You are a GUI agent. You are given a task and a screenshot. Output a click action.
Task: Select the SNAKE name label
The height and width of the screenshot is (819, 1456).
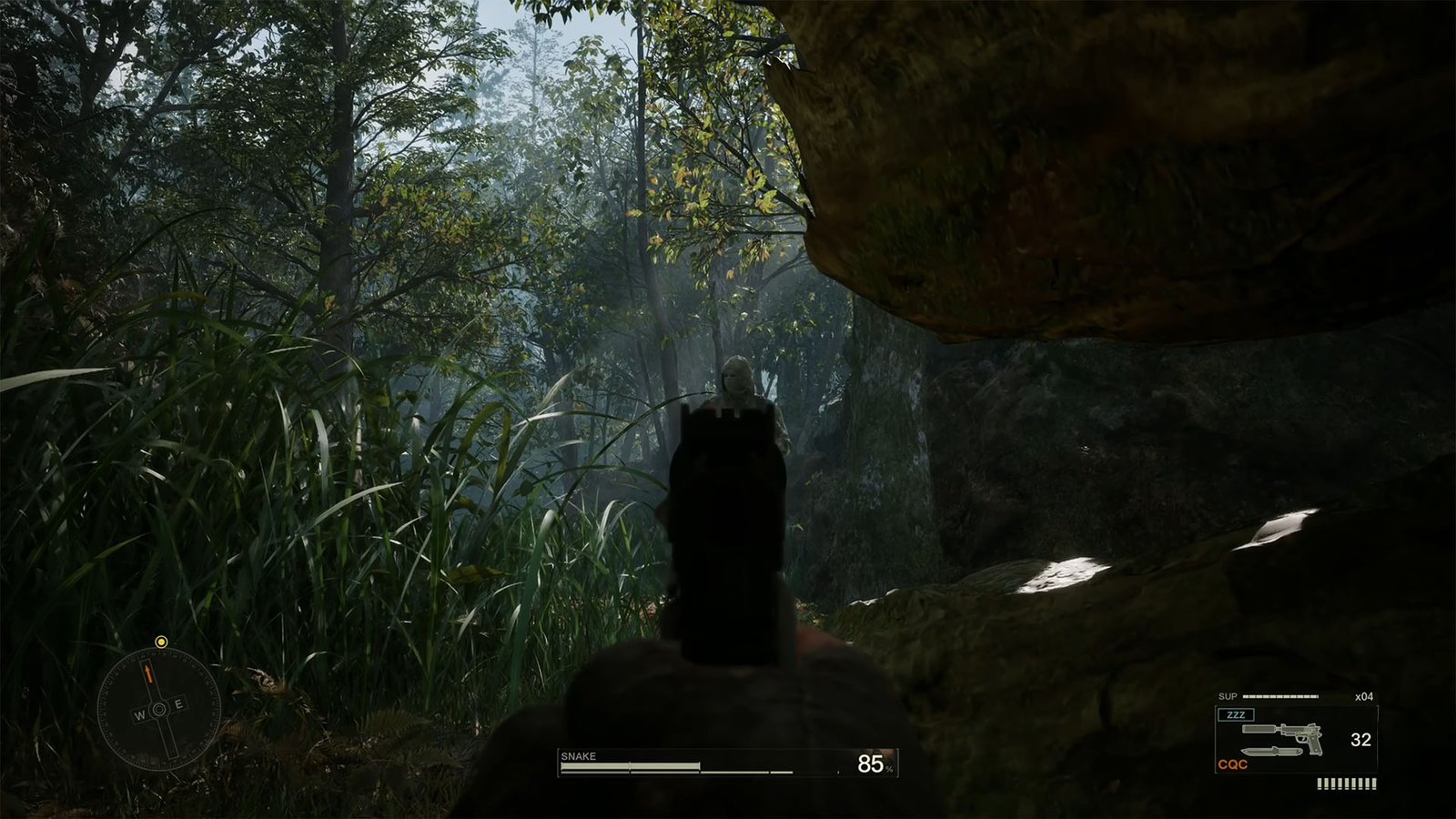pyautogui.click(x=580, y=755)
